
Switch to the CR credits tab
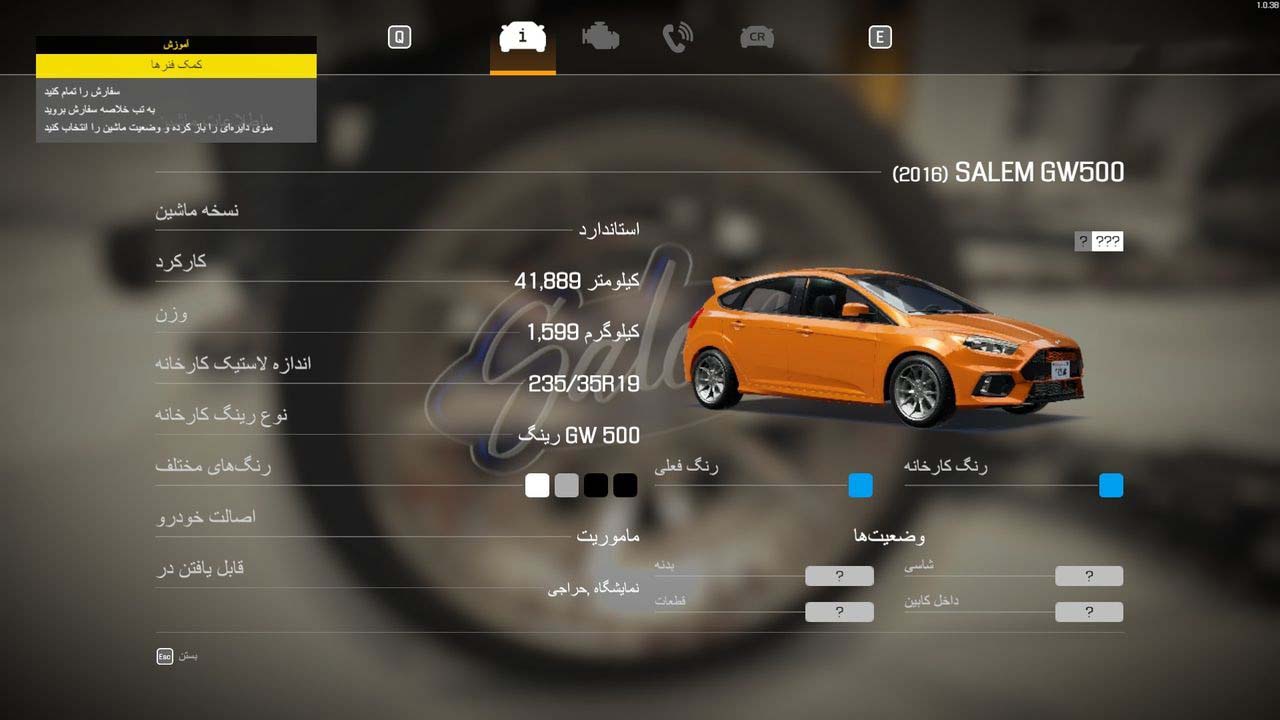(x=757, y=38)
